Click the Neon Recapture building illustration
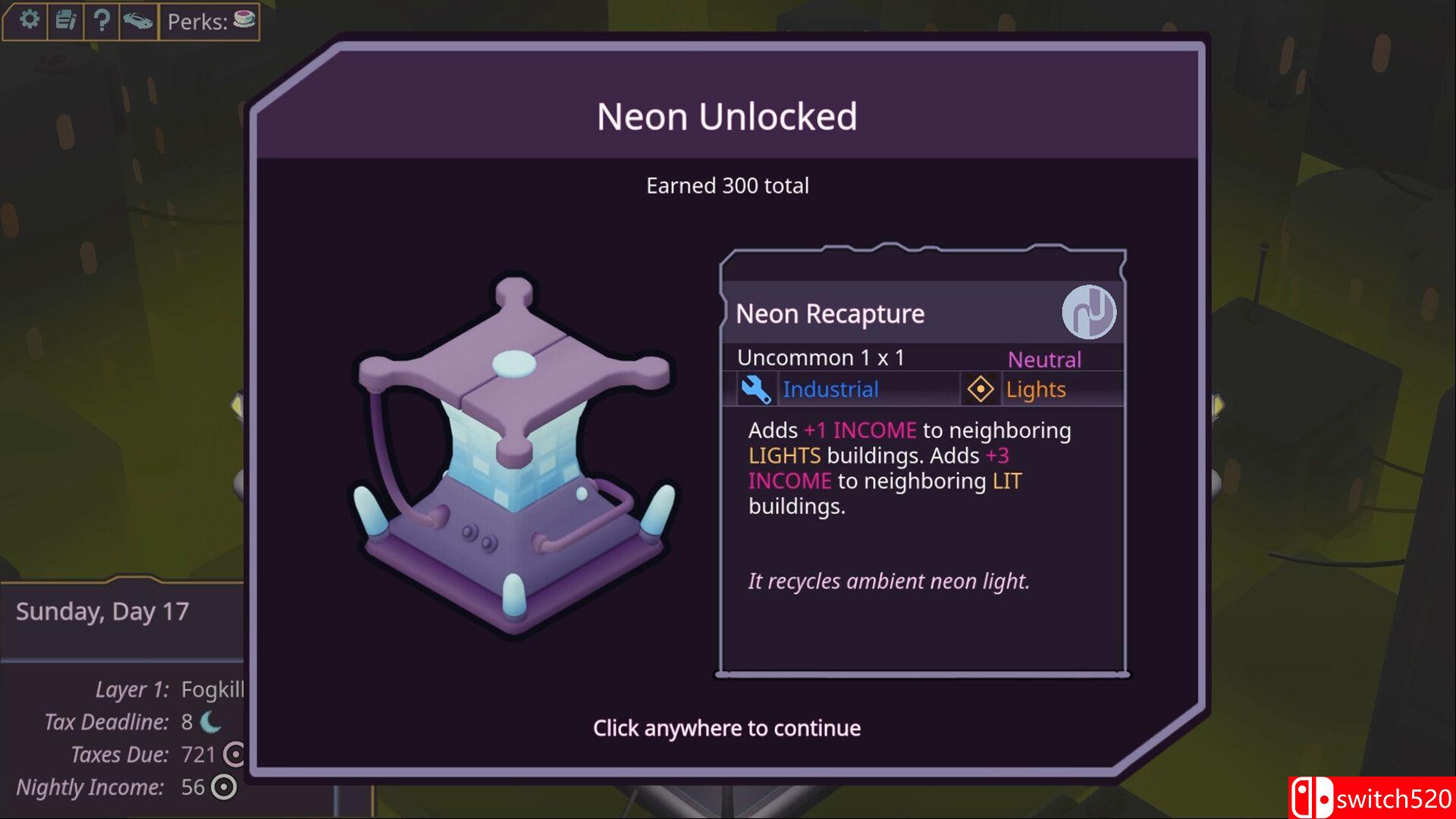This screenshot has height=819, width=1456. tap(514, 455)
